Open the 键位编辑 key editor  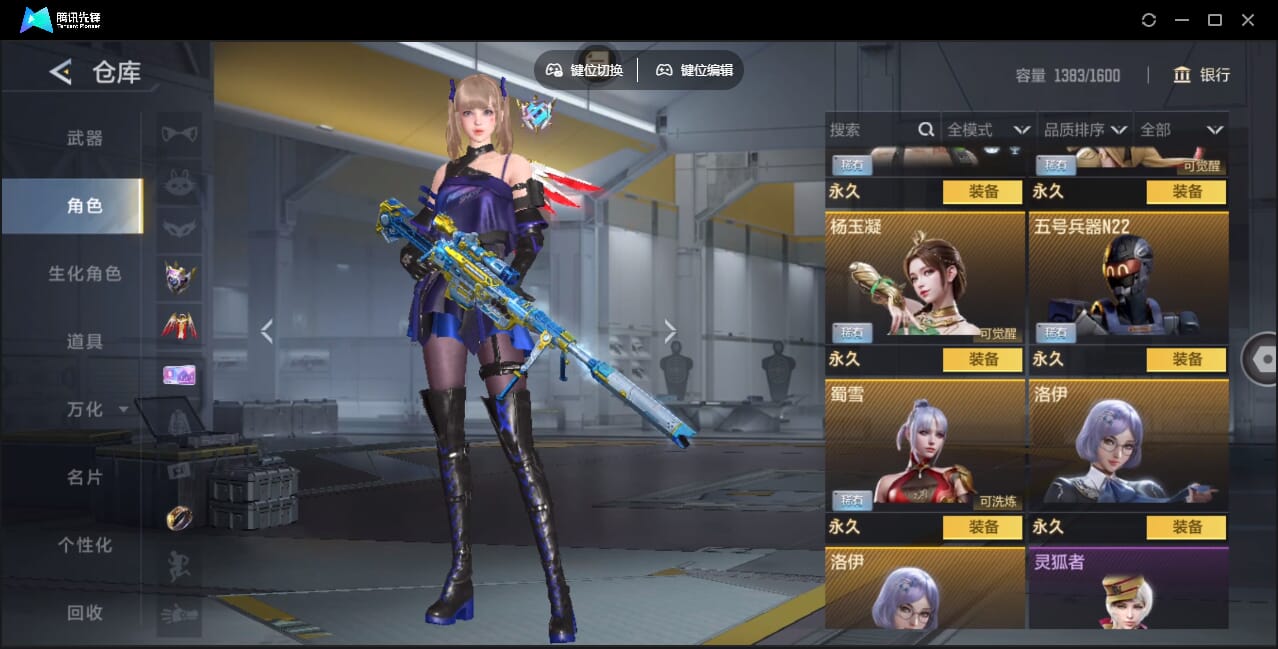tap(694, 70)
